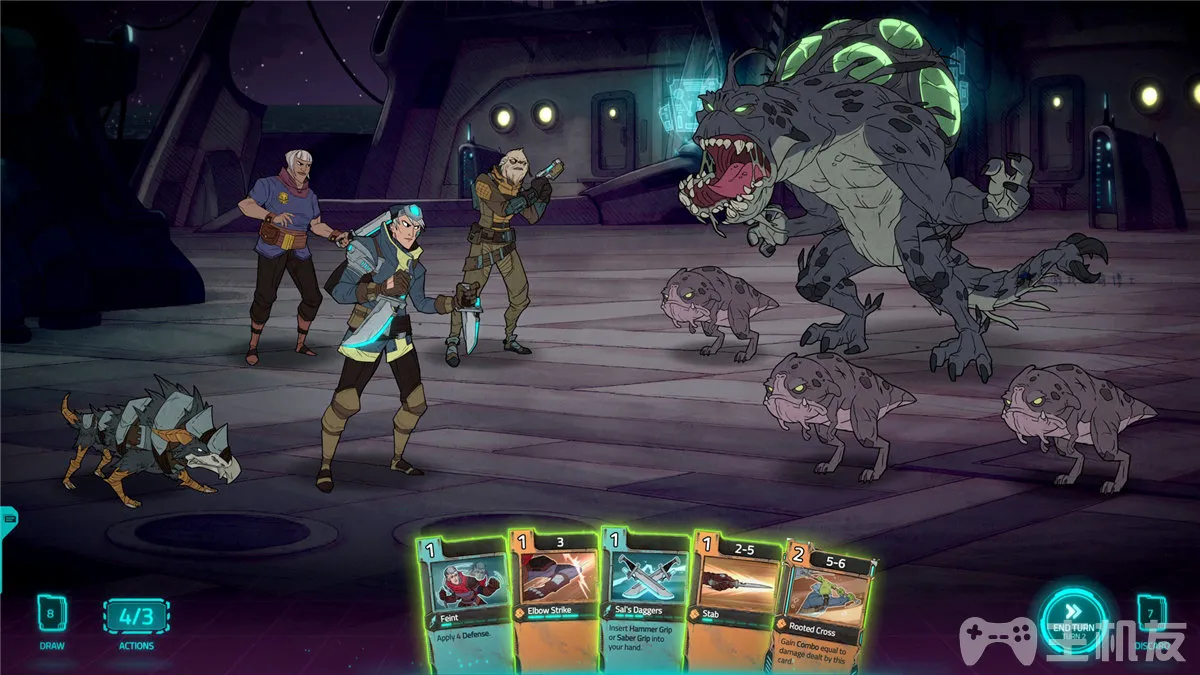This screenshot has height=675, width=1200.
Task: Play the Feint card
Action: [462, 600]
